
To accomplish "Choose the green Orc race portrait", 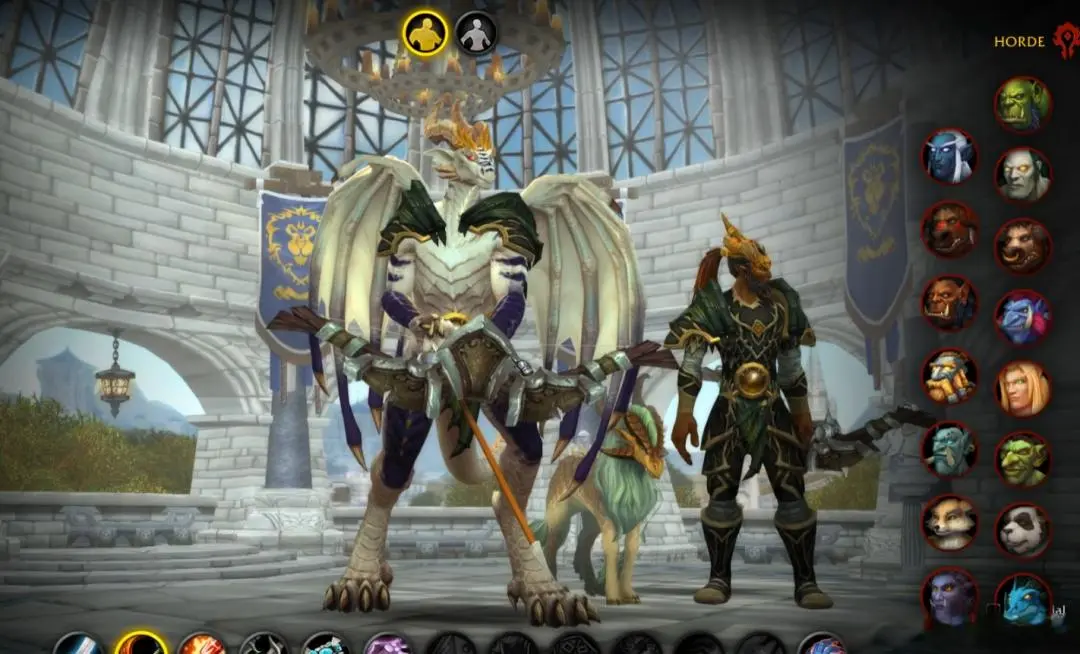I will click(1022, 104).
